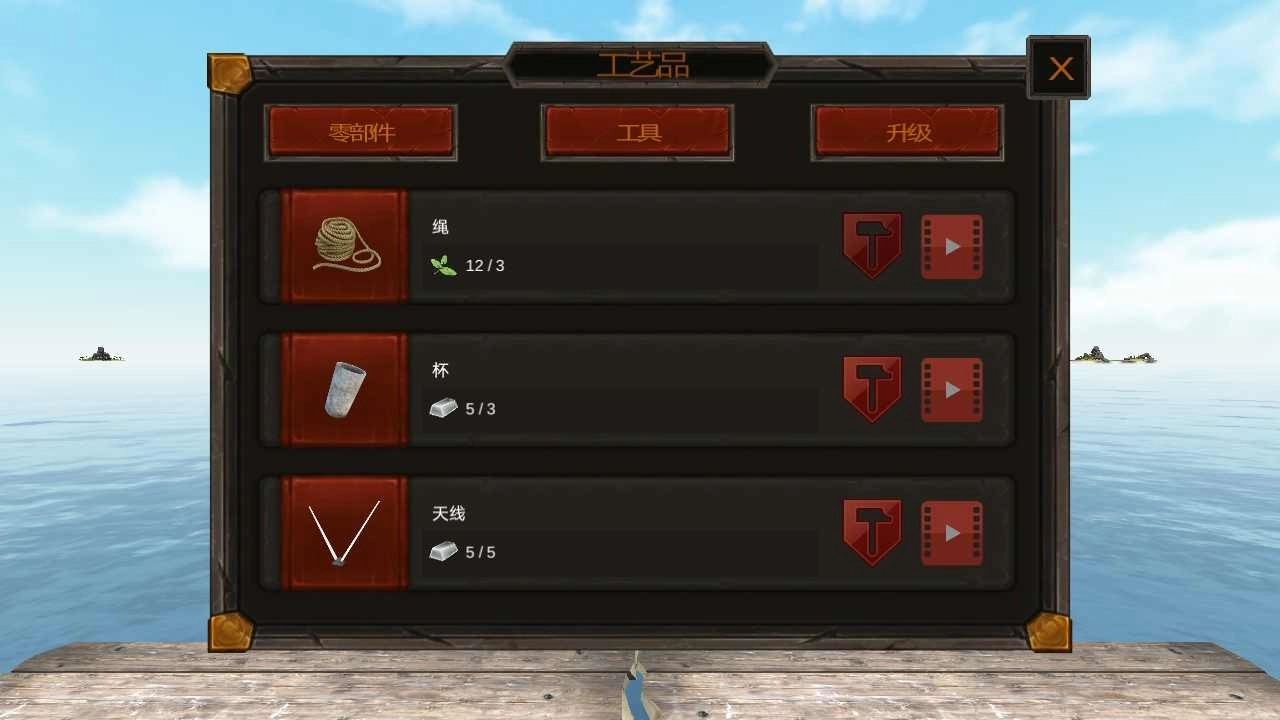Select the antenna (天线) item icon

(x=344, y=532)
